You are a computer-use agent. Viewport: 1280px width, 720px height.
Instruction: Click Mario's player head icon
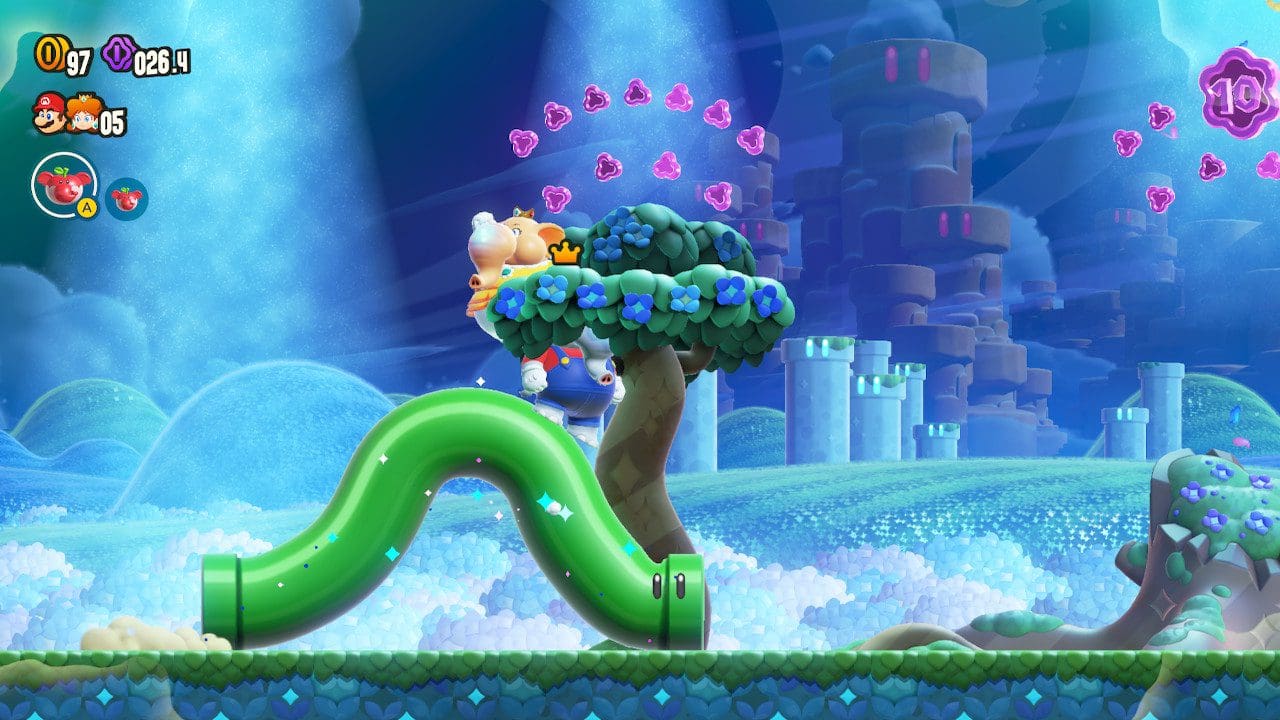[48, 112]
